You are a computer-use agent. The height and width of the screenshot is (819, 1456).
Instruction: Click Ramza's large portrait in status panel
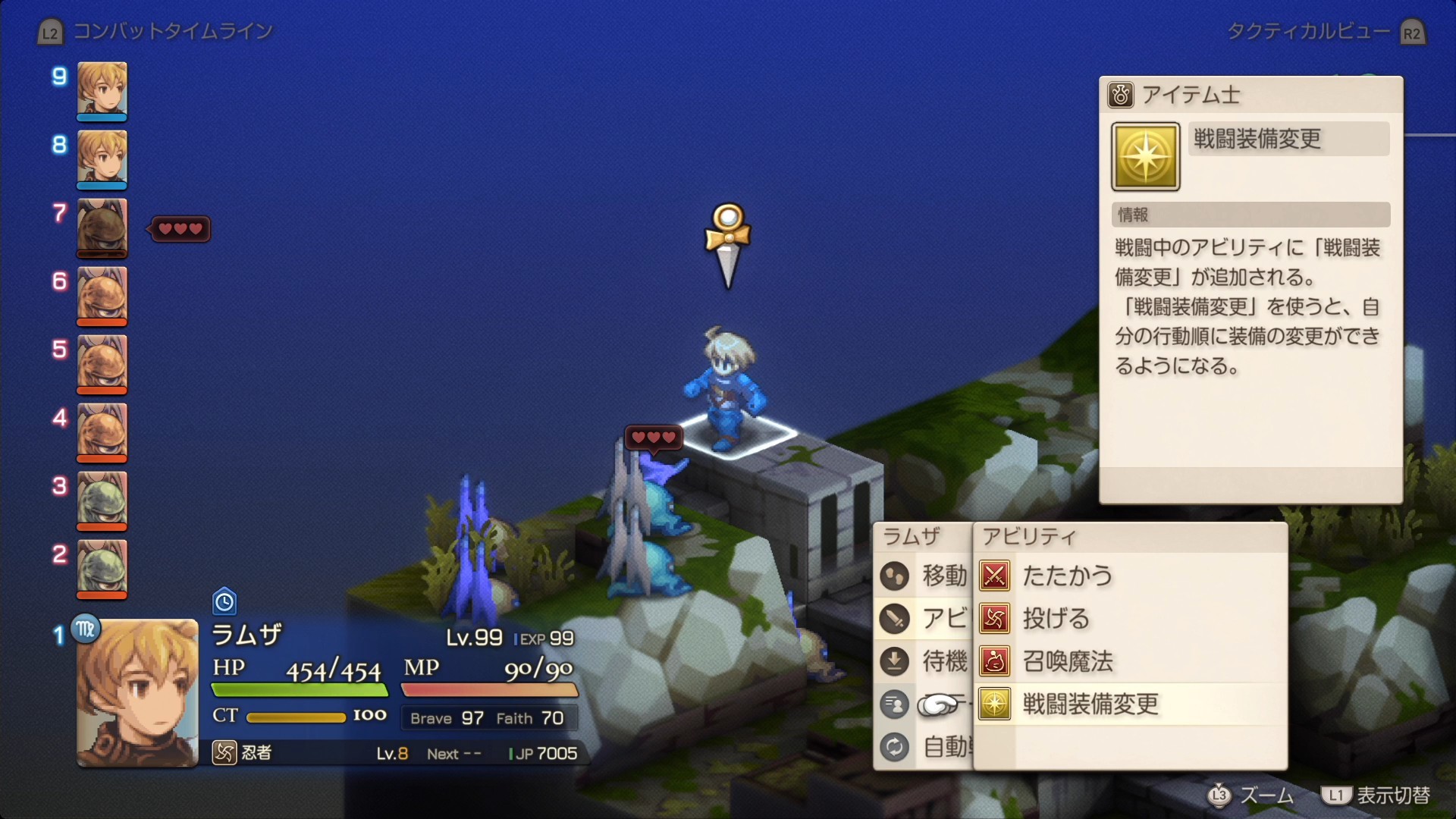coord(137,692)
